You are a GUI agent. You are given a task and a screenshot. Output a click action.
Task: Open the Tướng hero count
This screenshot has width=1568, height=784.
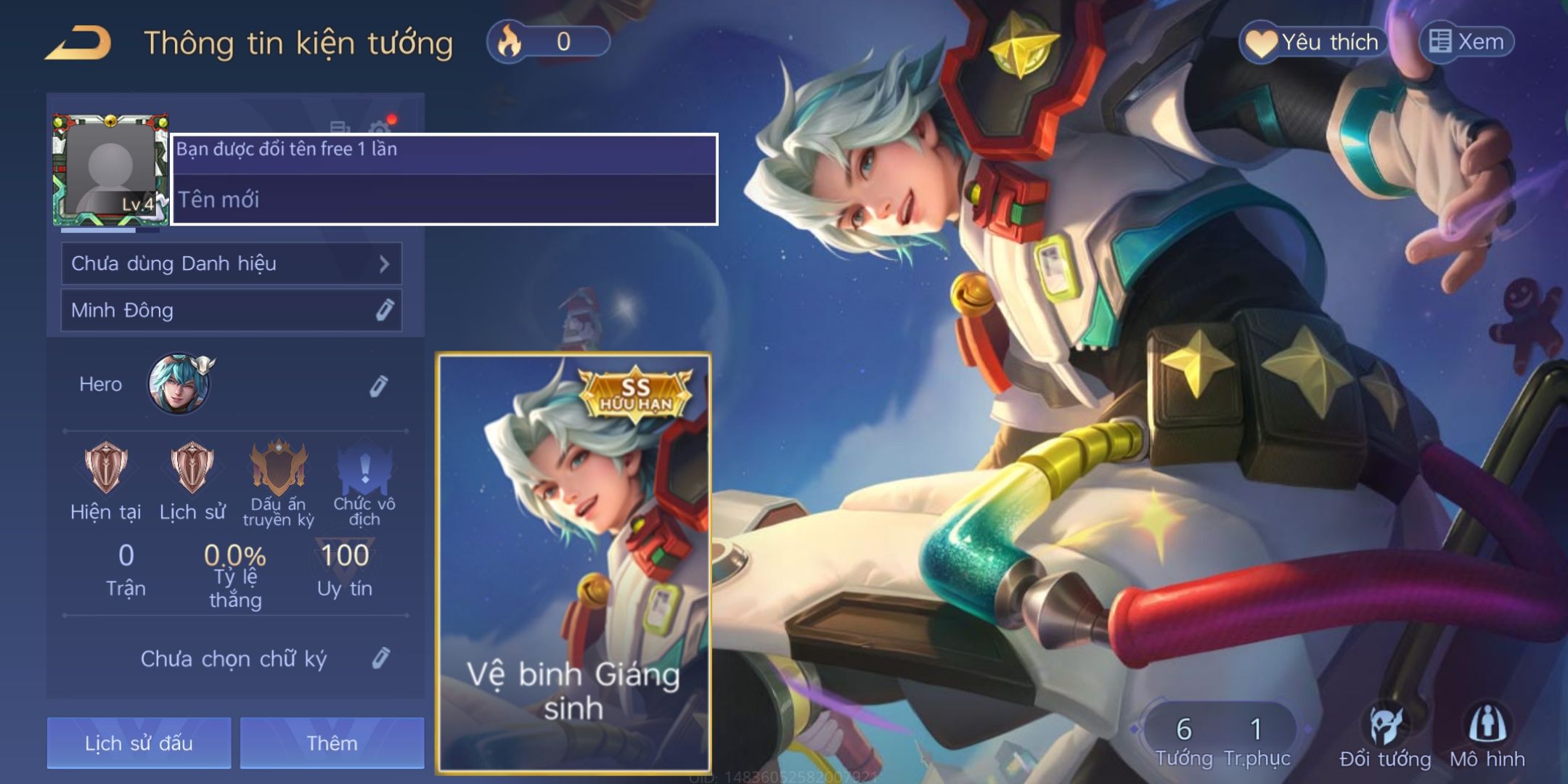(x=1184, y=740)
